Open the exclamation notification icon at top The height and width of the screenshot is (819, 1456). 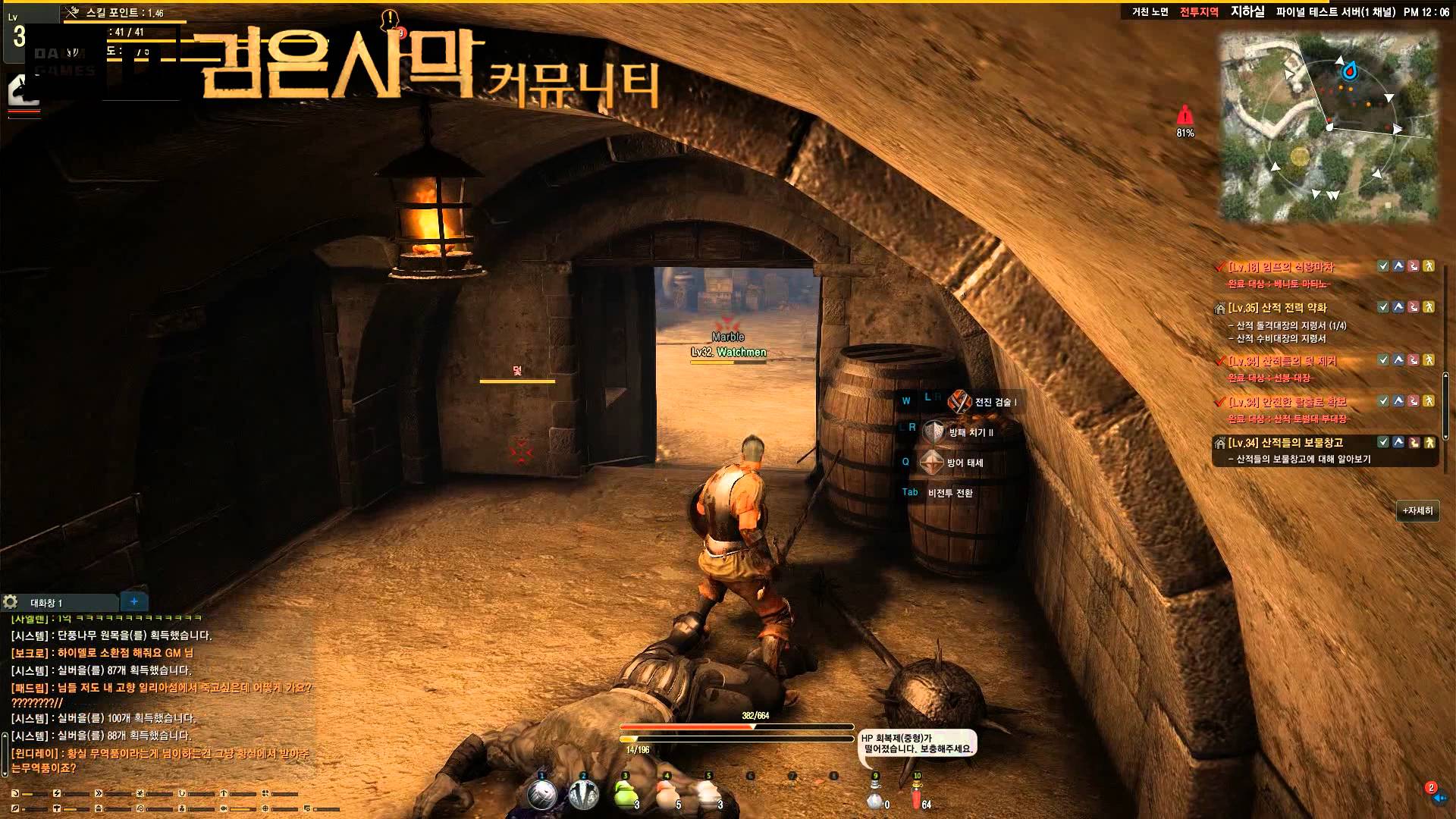point(390,20)
